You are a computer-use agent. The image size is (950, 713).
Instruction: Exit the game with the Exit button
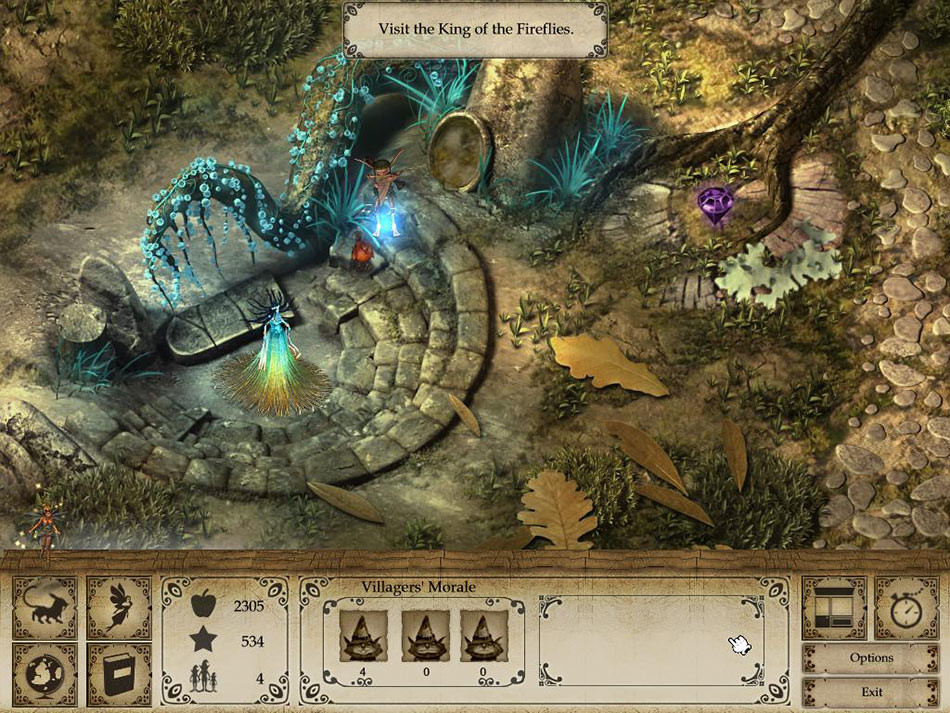click(870, 691)
